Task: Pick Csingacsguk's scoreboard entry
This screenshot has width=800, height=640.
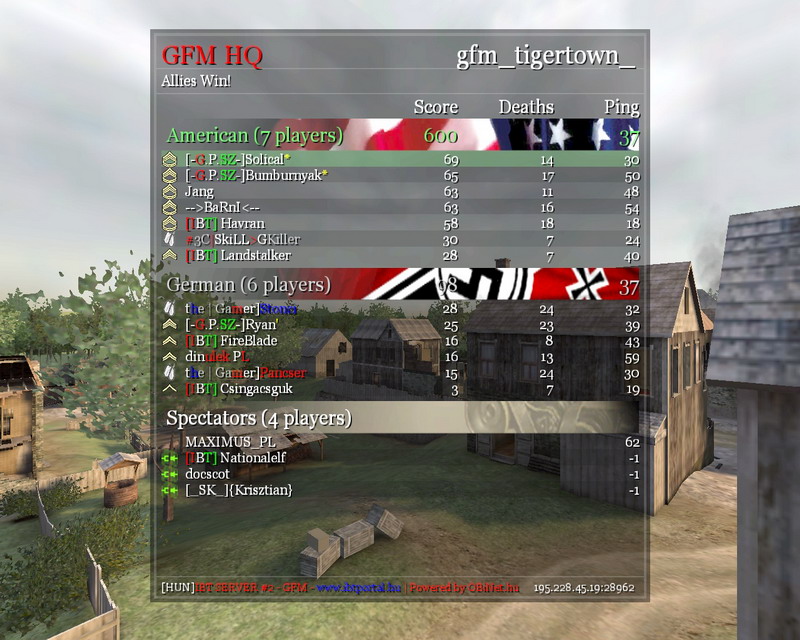Action: 400,389
